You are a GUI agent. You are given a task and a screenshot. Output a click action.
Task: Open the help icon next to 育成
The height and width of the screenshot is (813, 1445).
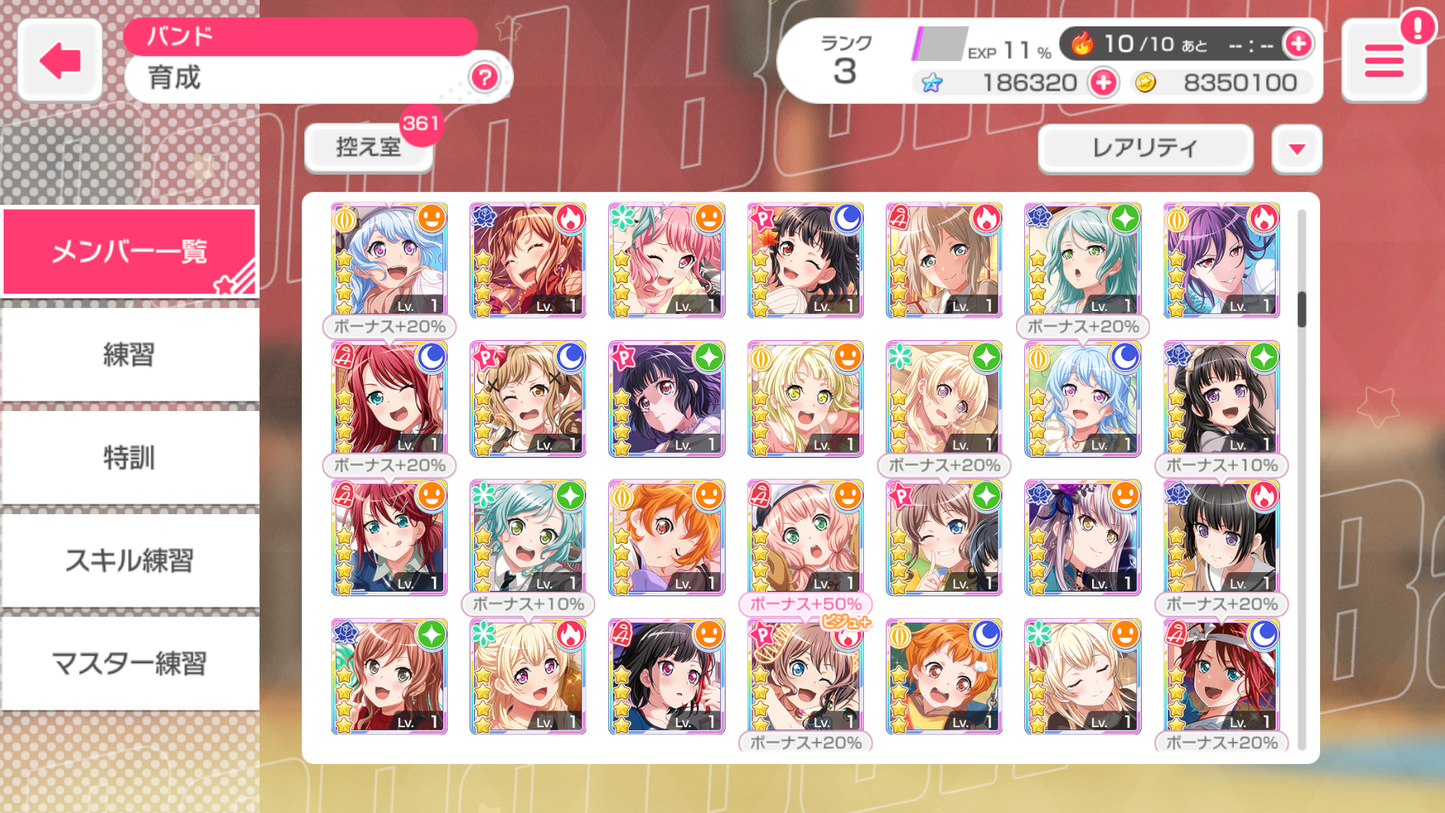point(485,78)
